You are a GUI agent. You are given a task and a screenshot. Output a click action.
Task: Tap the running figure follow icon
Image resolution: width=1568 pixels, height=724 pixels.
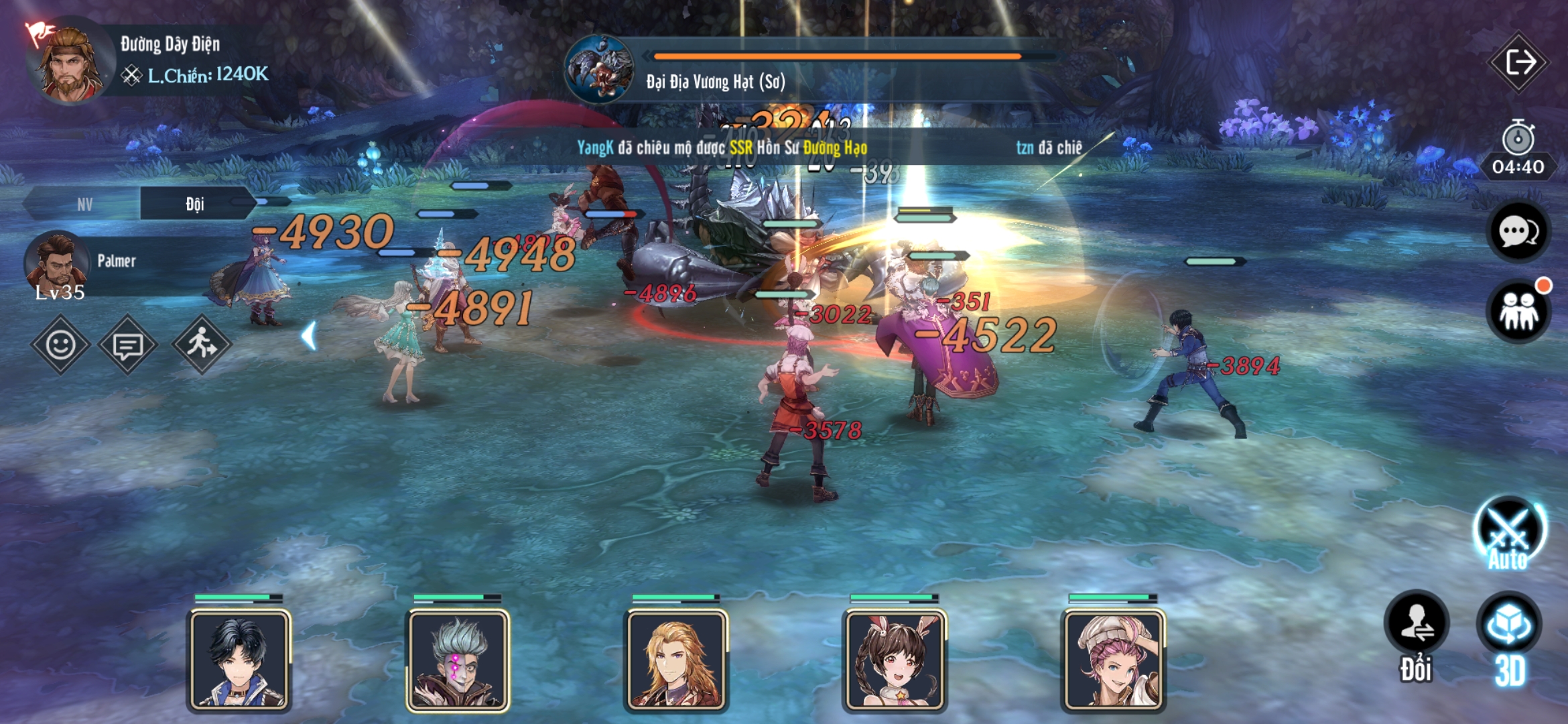[x=201, y=345]
